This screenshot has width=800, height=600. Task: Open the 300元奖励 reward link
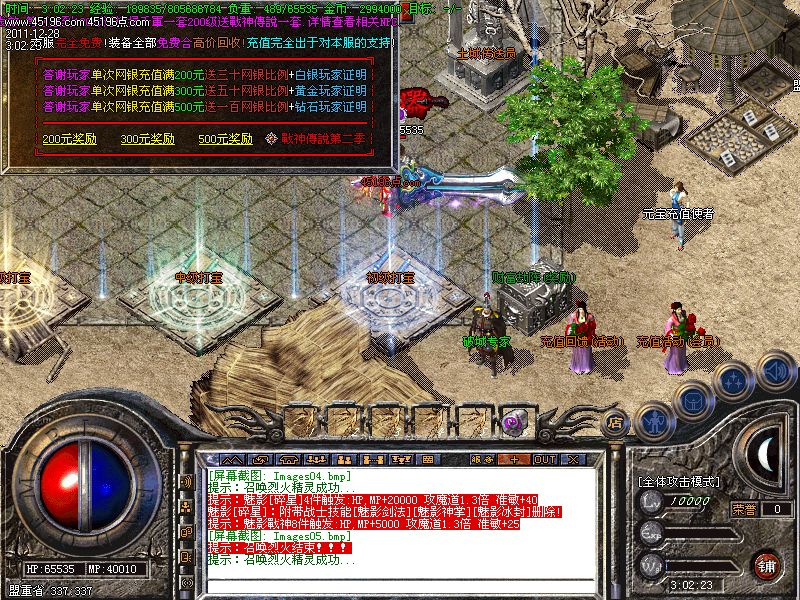tap(140, 138)
